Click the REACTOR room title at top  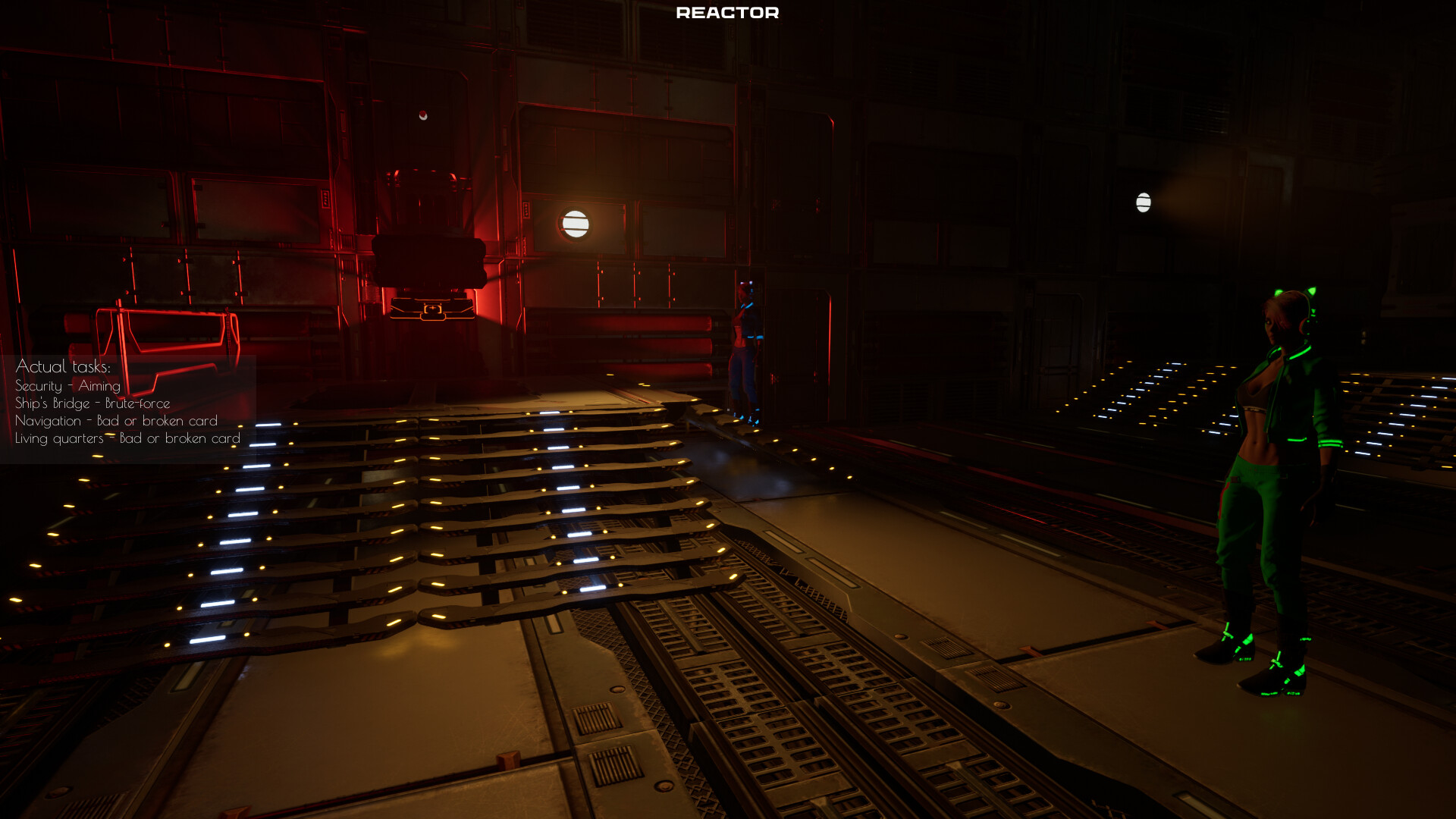(726, 12)
